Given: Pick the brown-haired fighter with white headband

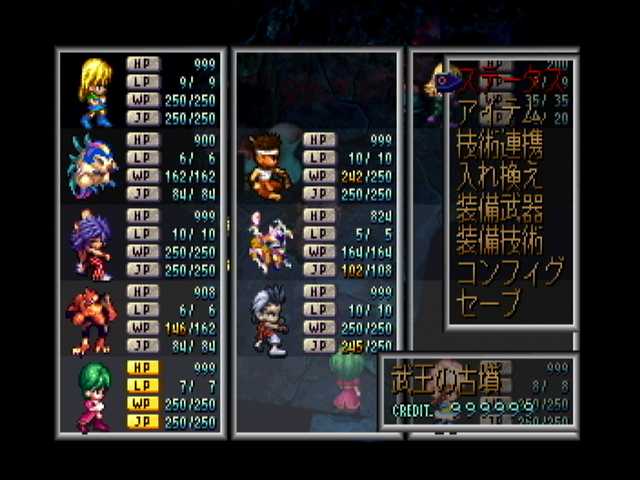Looking at the screenshot, I should [x=264, y=167].
